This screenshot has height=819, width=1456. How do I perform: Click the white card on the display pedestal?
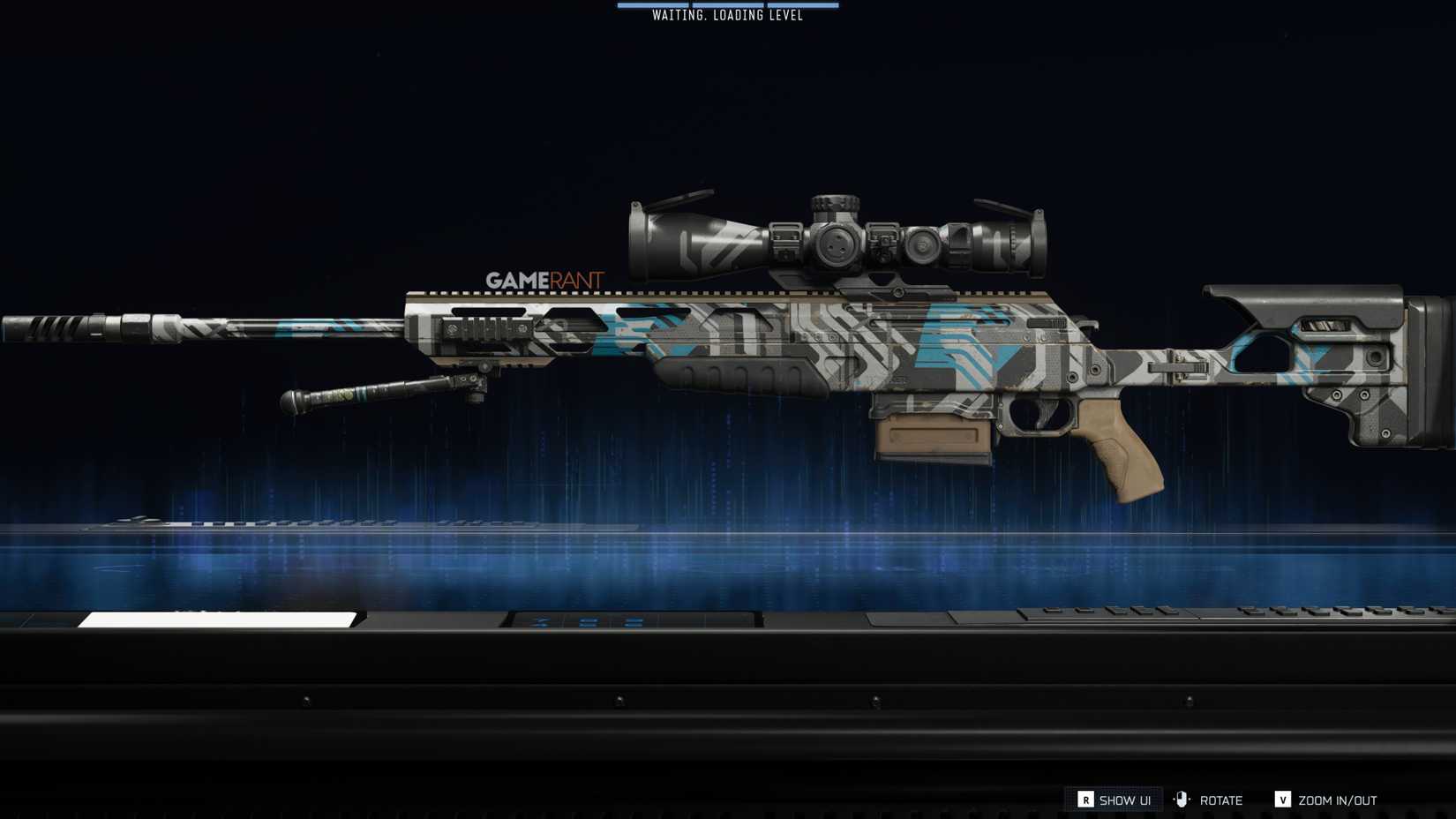coord(216,618)
